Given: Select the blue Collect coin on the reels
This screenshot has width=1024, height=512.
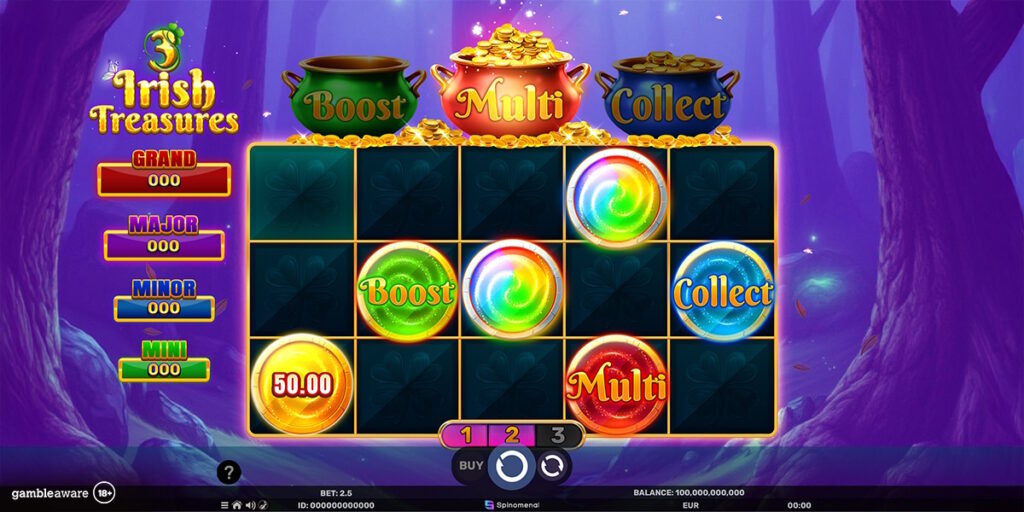Looking at the screenshot, I should point(723,292).
